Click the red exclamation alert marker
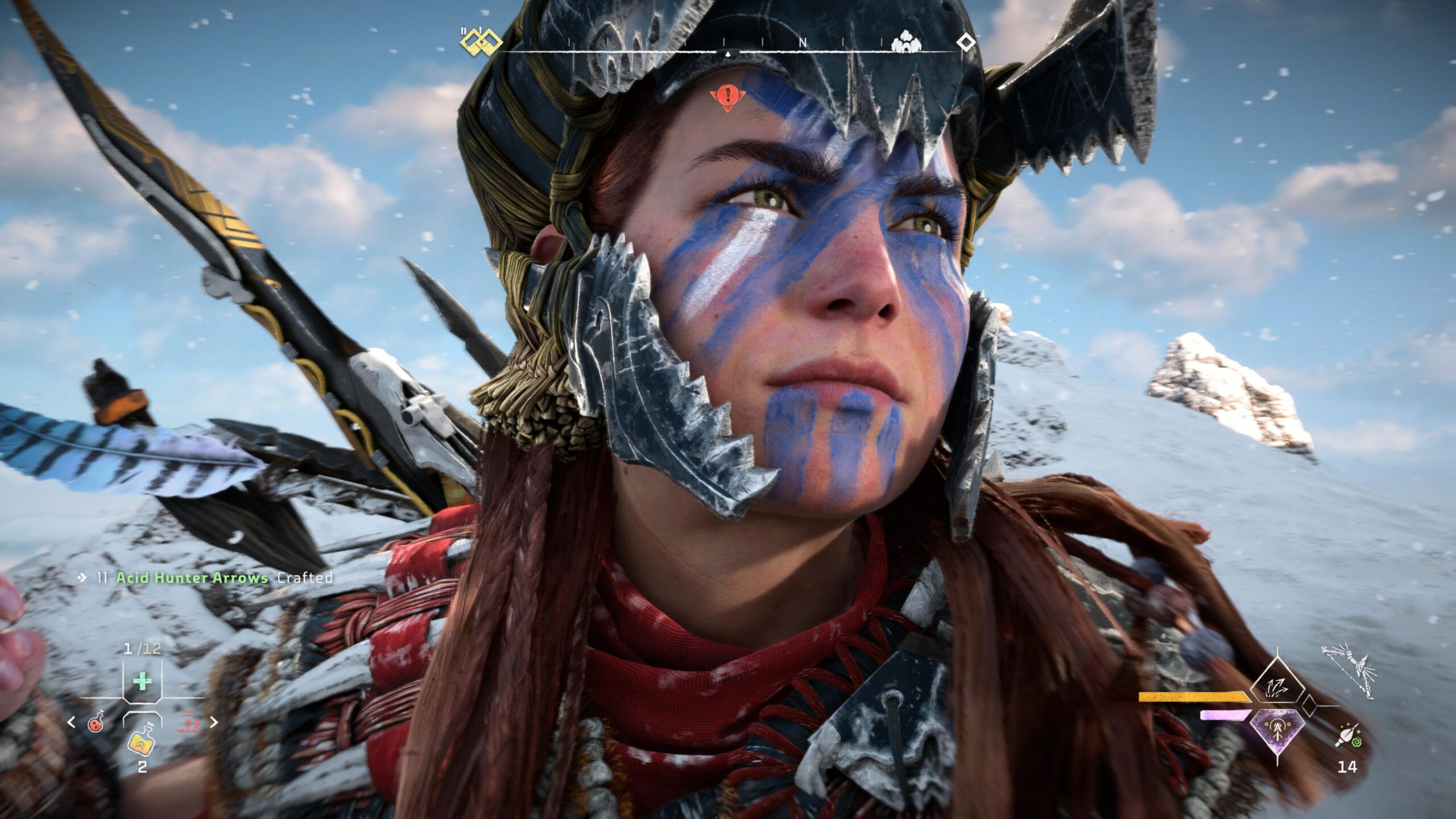Screen dimensions: 1456x819 click(726, 97)
